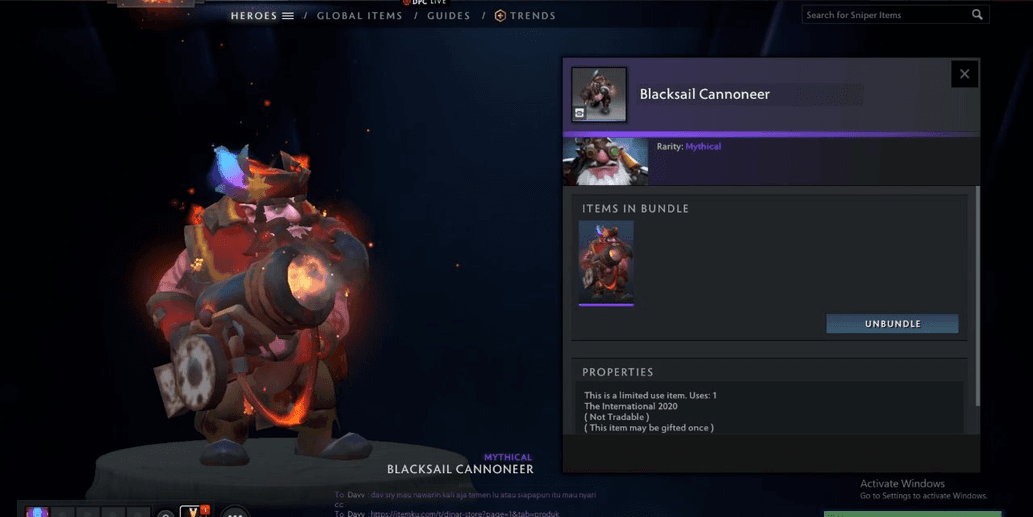Open the Heroes menu
Viewport: 1033px width, 517px height.
(262, 16)
